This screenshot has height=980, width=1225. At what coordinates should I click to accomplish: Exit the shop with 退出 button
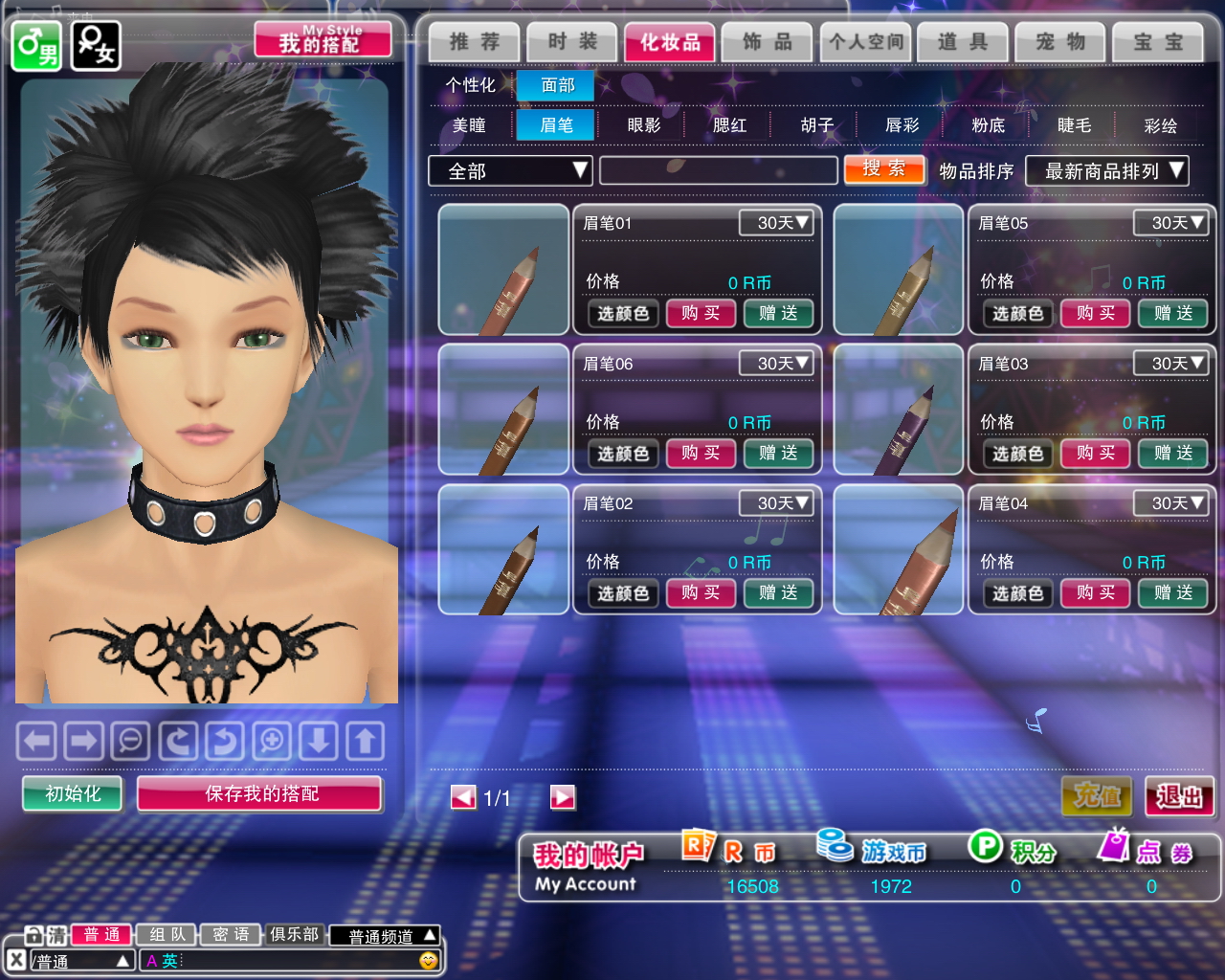point(1179,796)
